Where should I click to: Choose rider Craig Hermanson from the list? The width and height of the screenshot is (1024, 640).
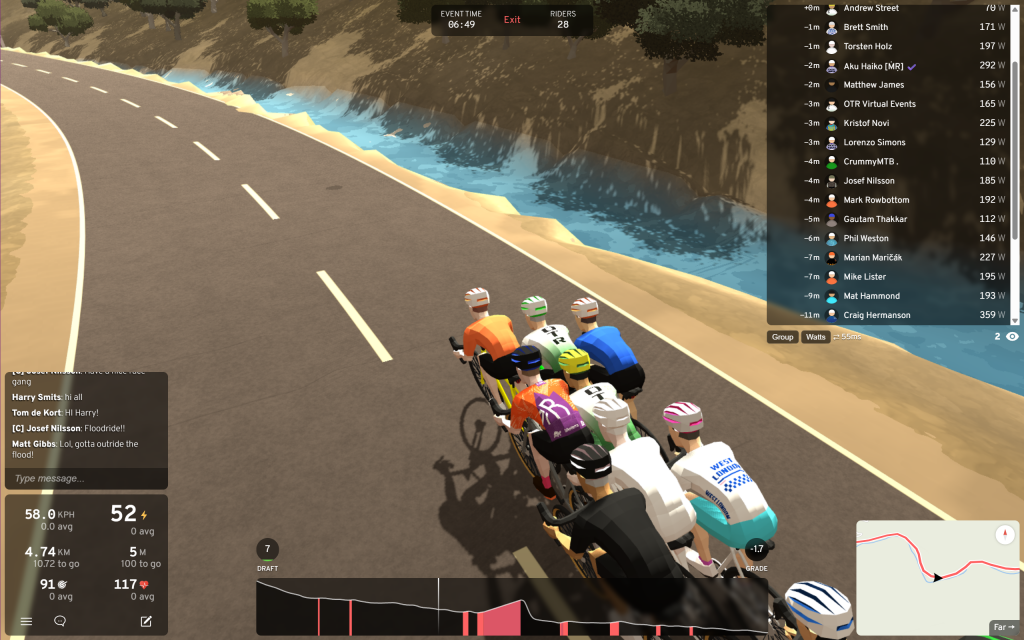[876, 315]
